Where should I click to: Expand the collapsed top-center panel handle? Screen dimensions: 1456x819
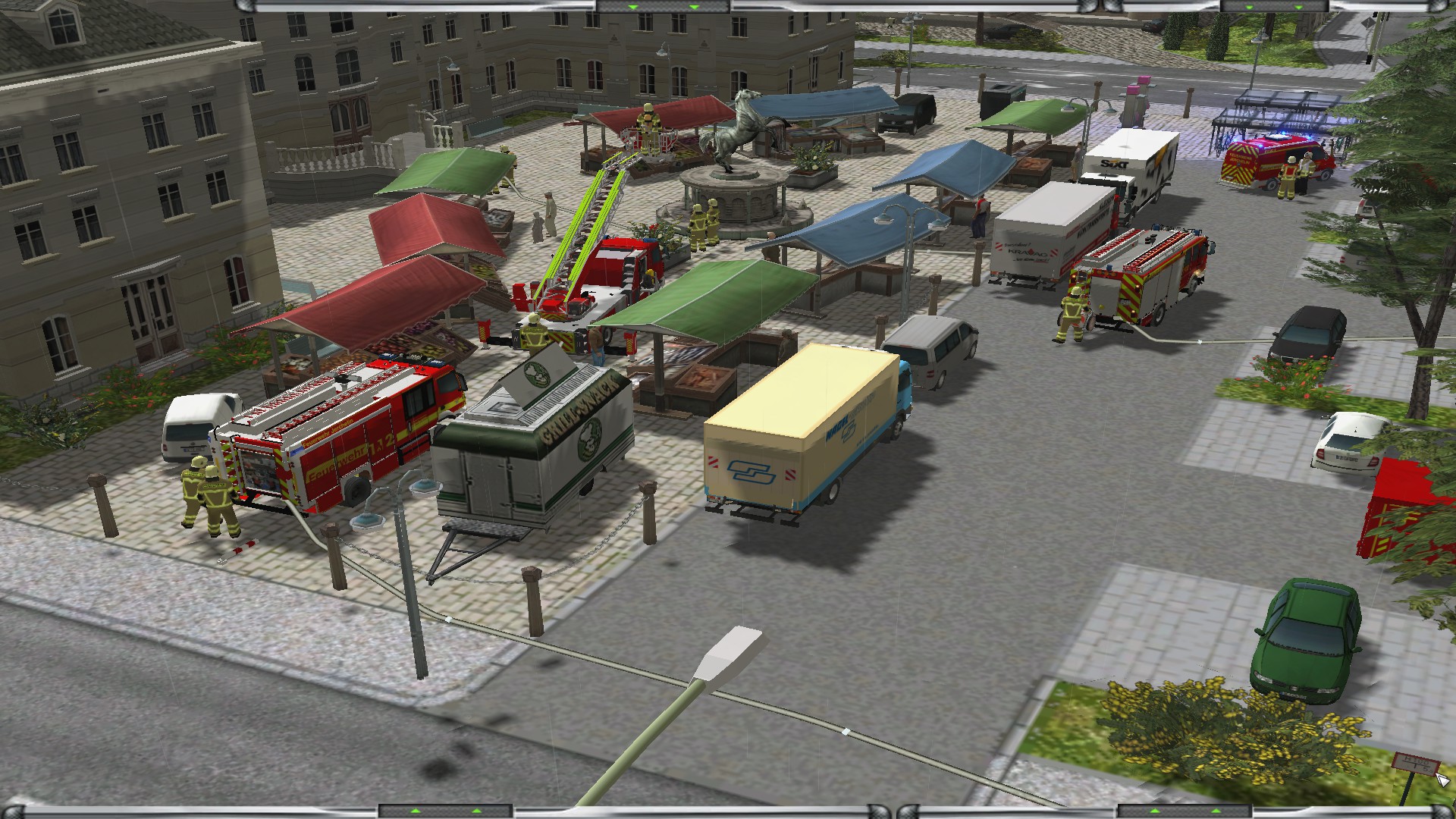click(662, 6)
